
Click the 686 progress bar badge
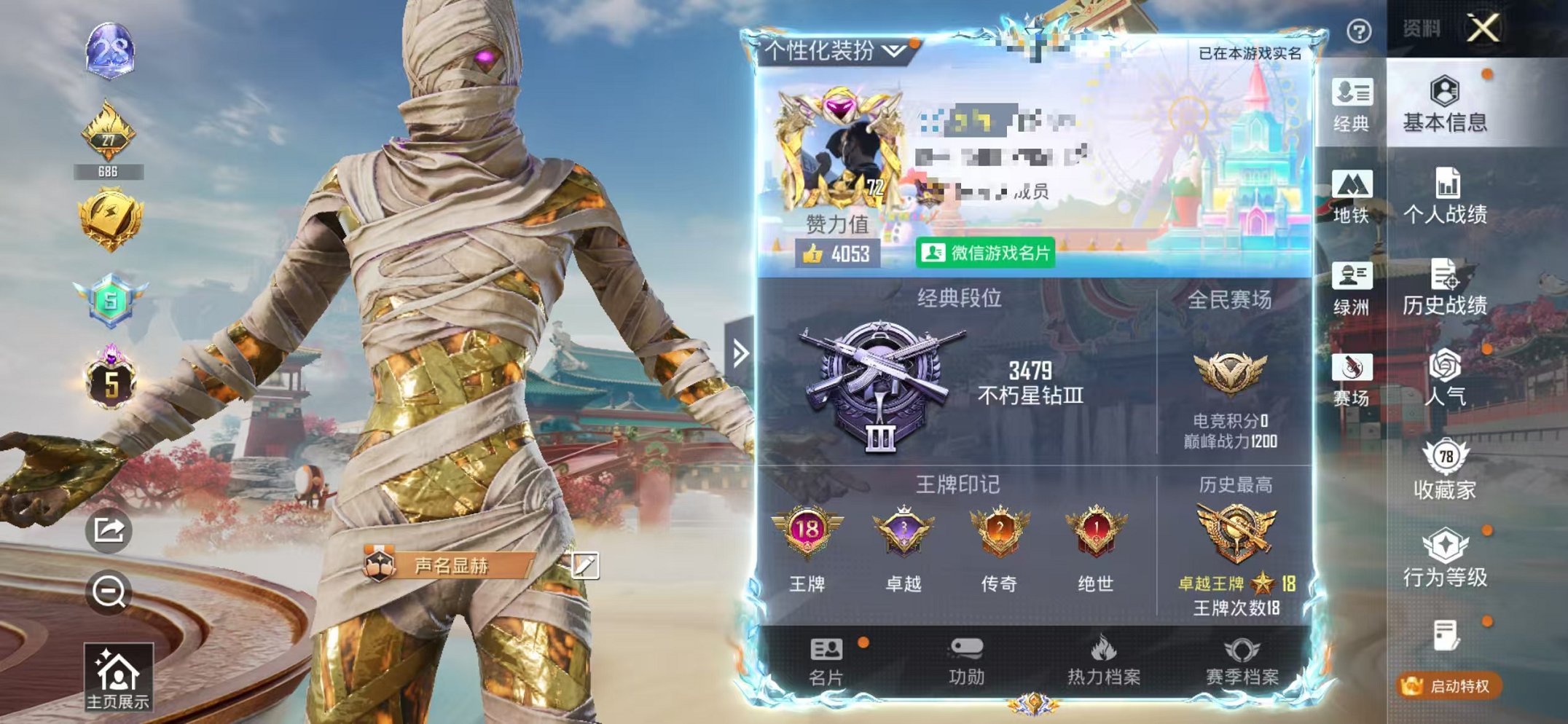[103, 173]
